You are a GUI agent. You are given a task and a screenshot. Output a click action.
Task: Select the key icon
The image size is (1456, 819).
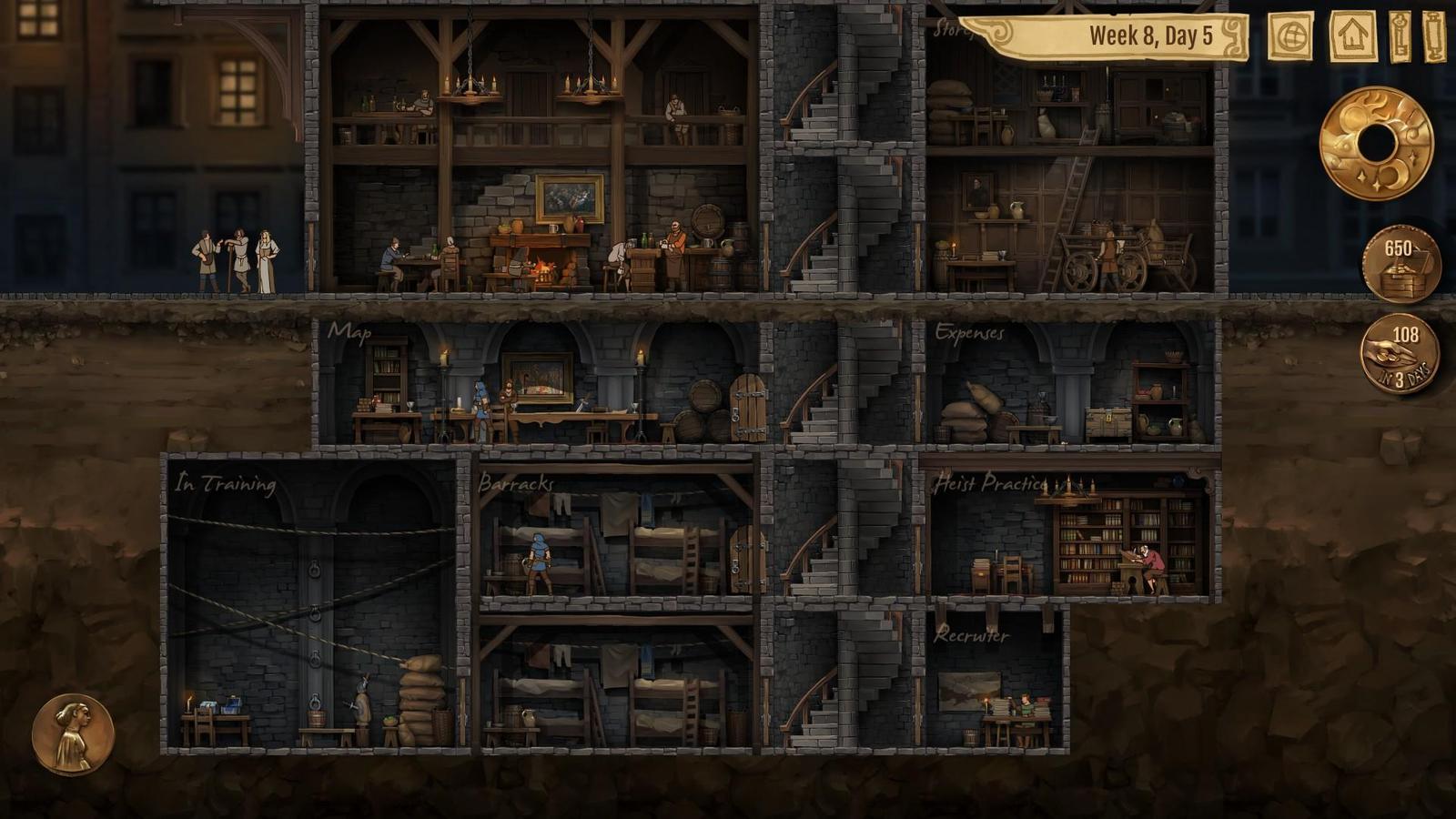(x=1400, y=36)
